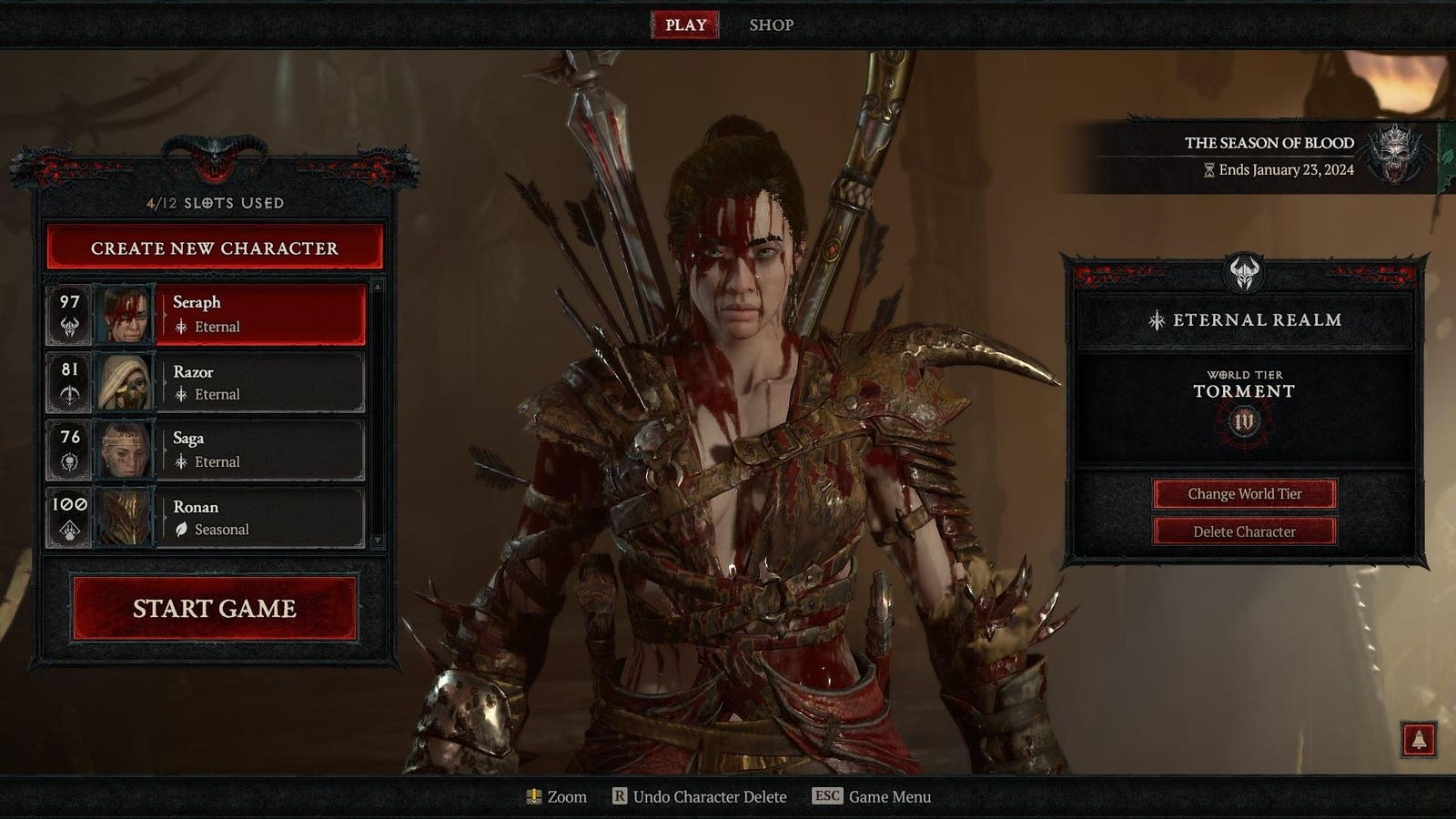Select the PLAY tab
The height and width of the screenshot is (819, 1456).
tap(684, 25)
